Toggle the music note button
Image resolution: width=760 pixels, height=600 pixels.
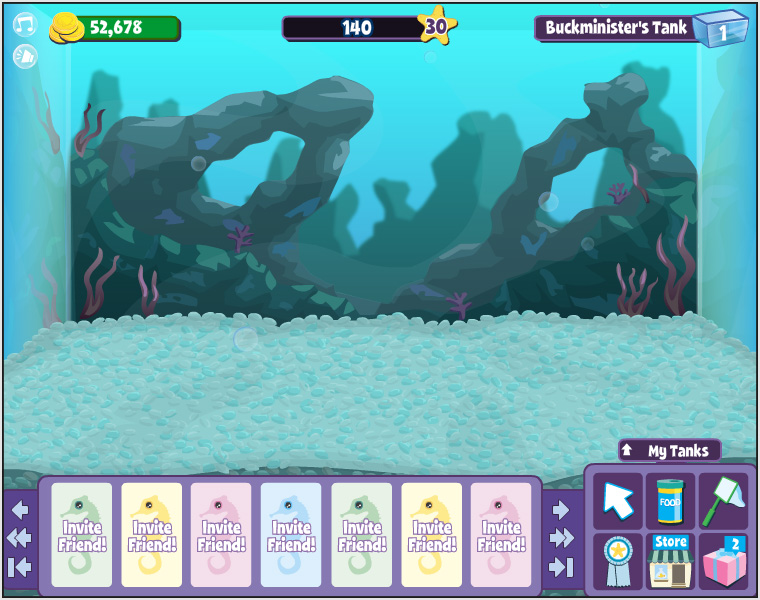coord(24,24)
